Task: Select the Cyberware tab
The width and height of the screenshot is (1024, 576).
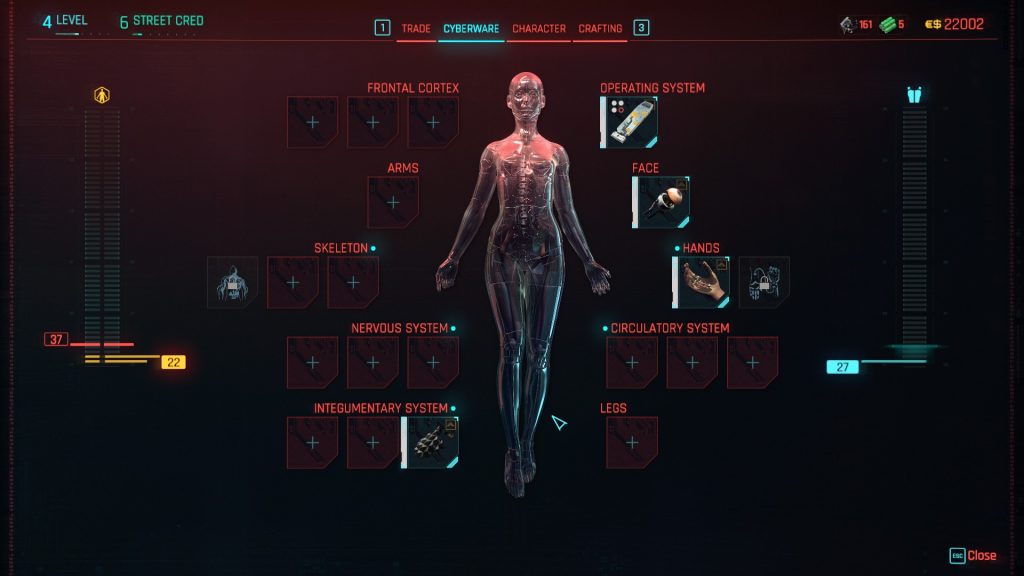Action: pos(471,29)
